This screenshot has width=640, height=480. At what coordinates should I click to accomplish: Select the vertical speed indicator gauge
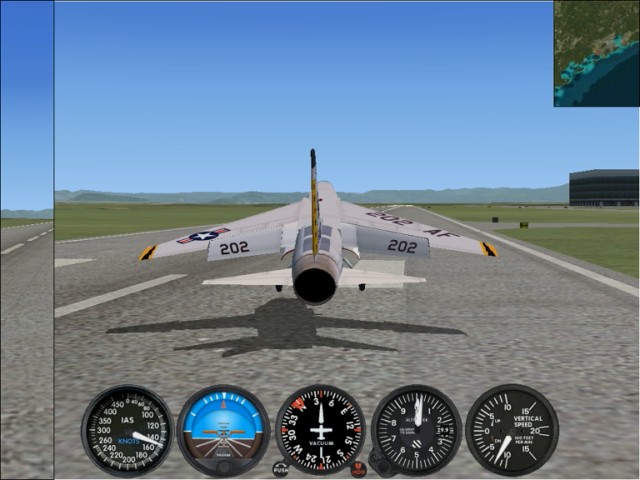point(512,431)
